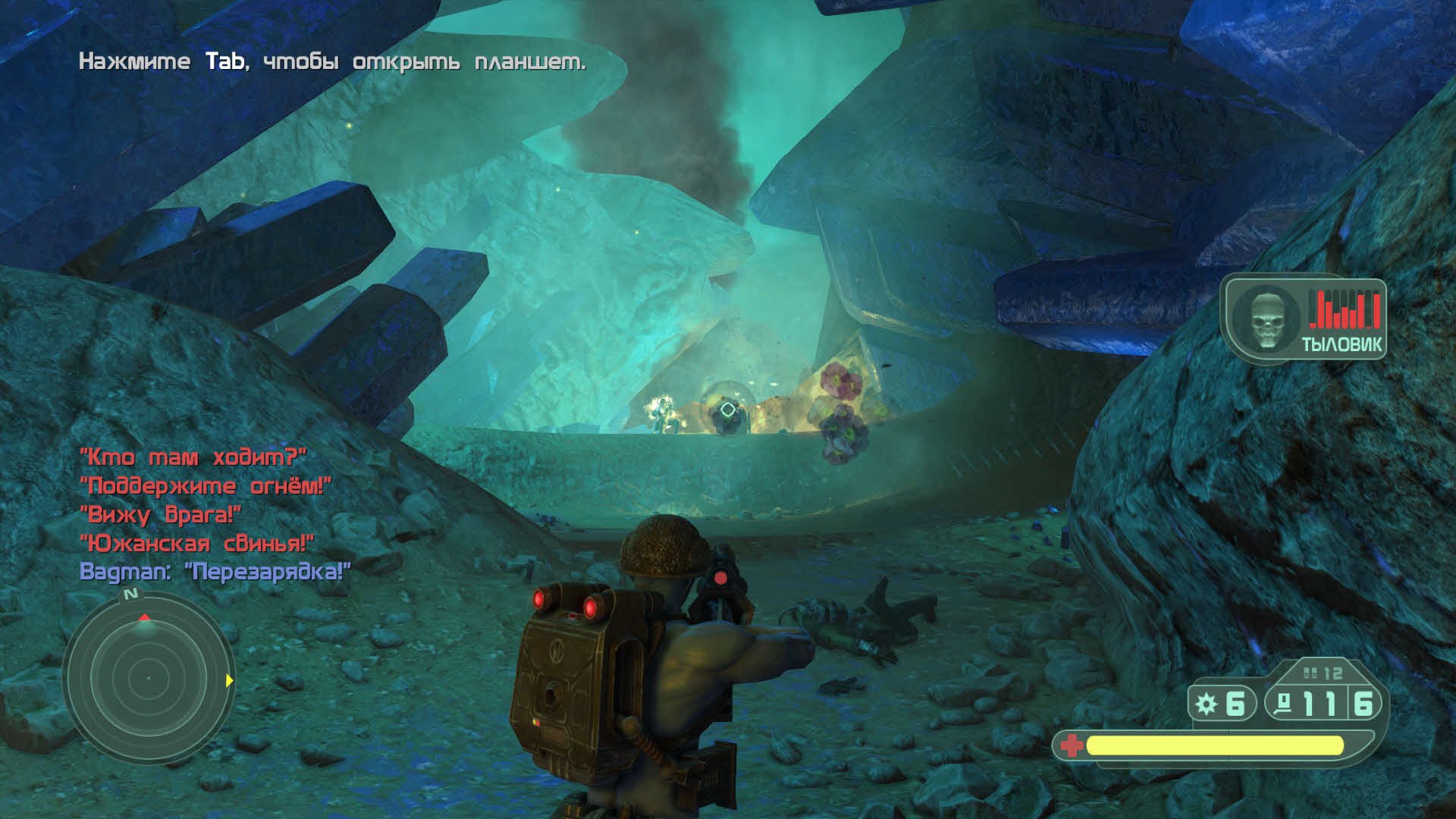Image resolution: width=1456 pixels, height=819 pixels.
Task: Click the circular radar minimap
Action: click(x=149, y=677)
